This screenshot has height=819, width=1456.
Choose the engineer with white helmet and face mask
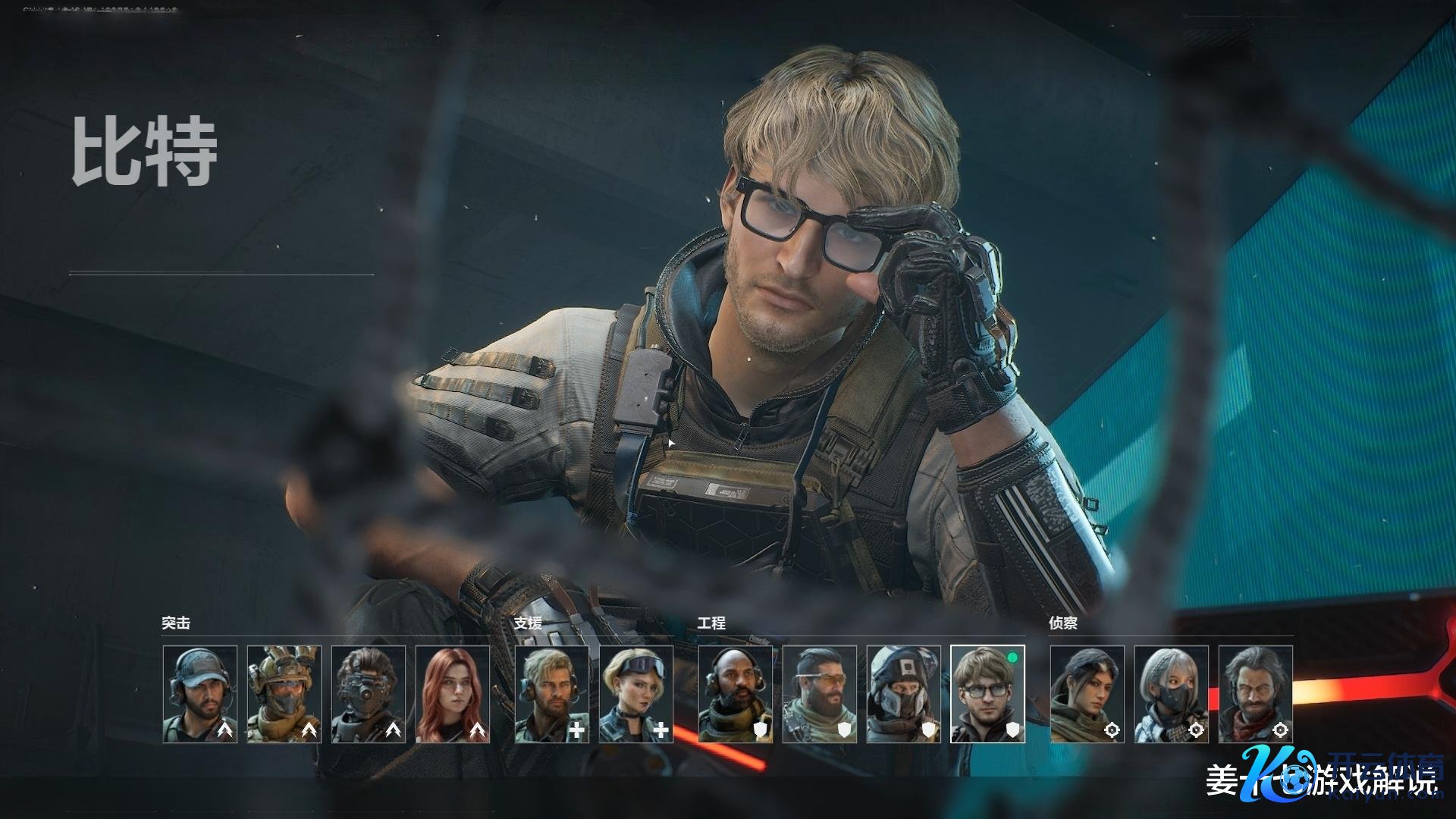click(x=904, y=694)
